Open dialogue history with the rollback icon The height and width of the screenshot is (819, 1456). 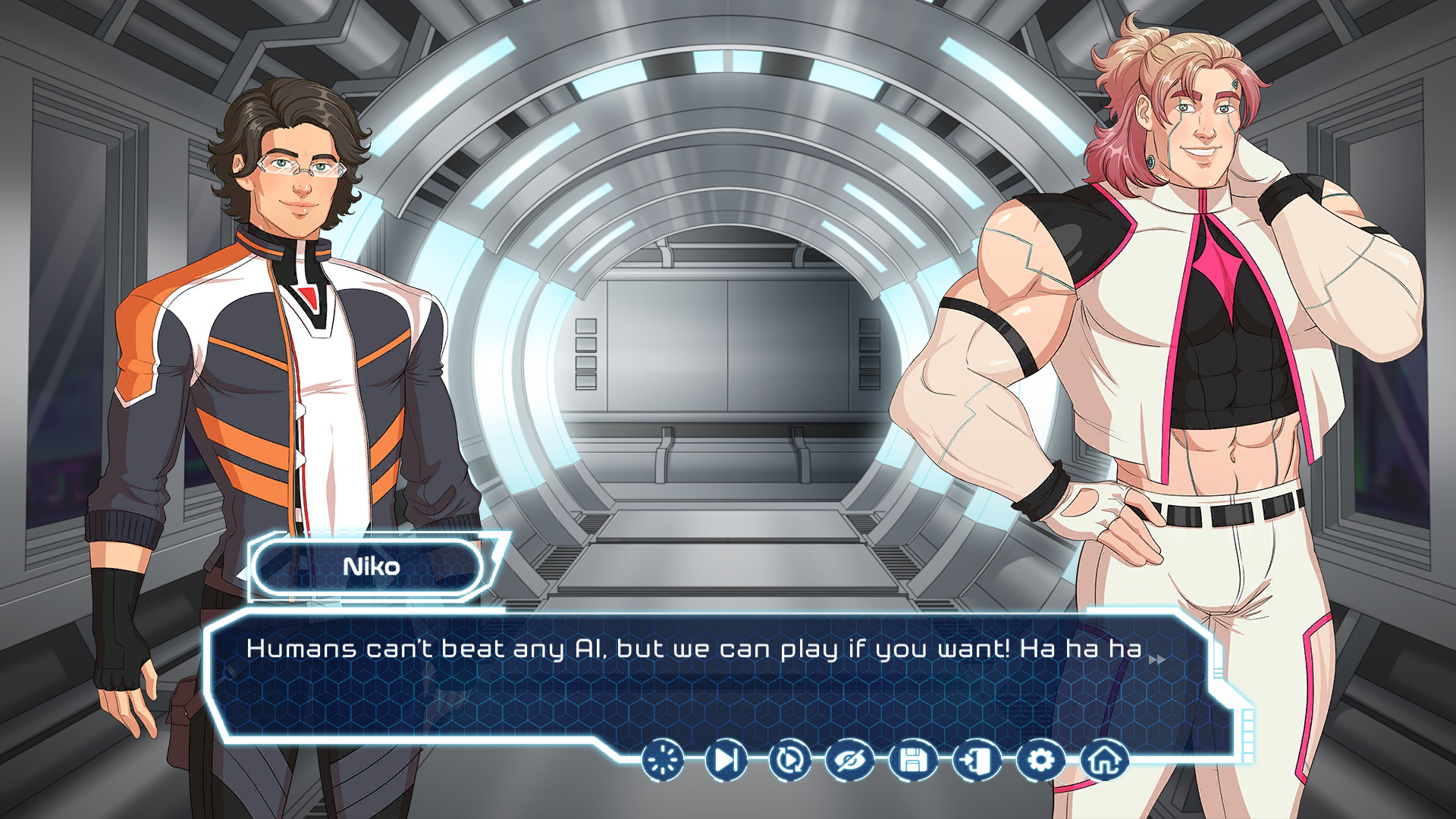pyautogui.click(x=789, y=758)
